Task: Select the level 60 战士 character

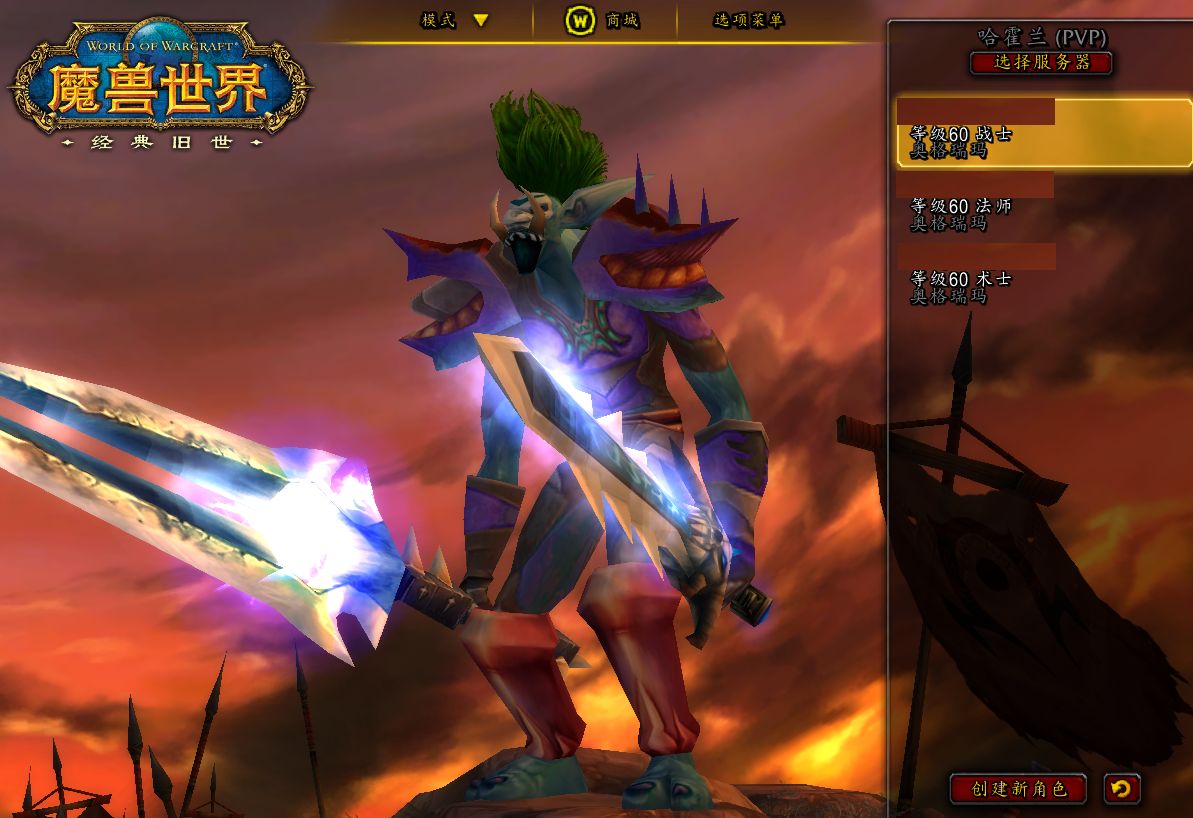Action: [1042, 133]
